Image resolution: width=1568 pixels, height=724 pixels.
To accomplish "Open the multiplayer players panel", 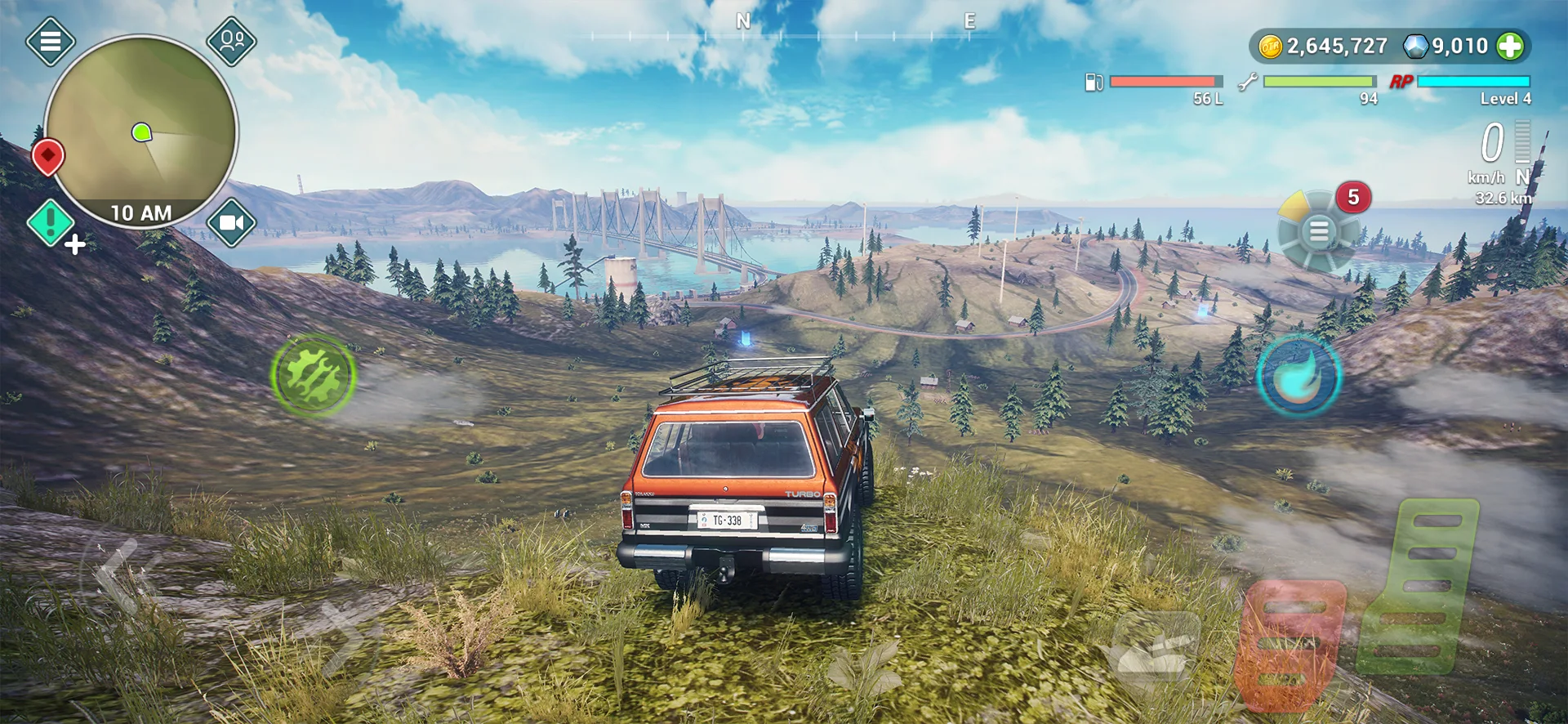I will (x=233, y=41).
